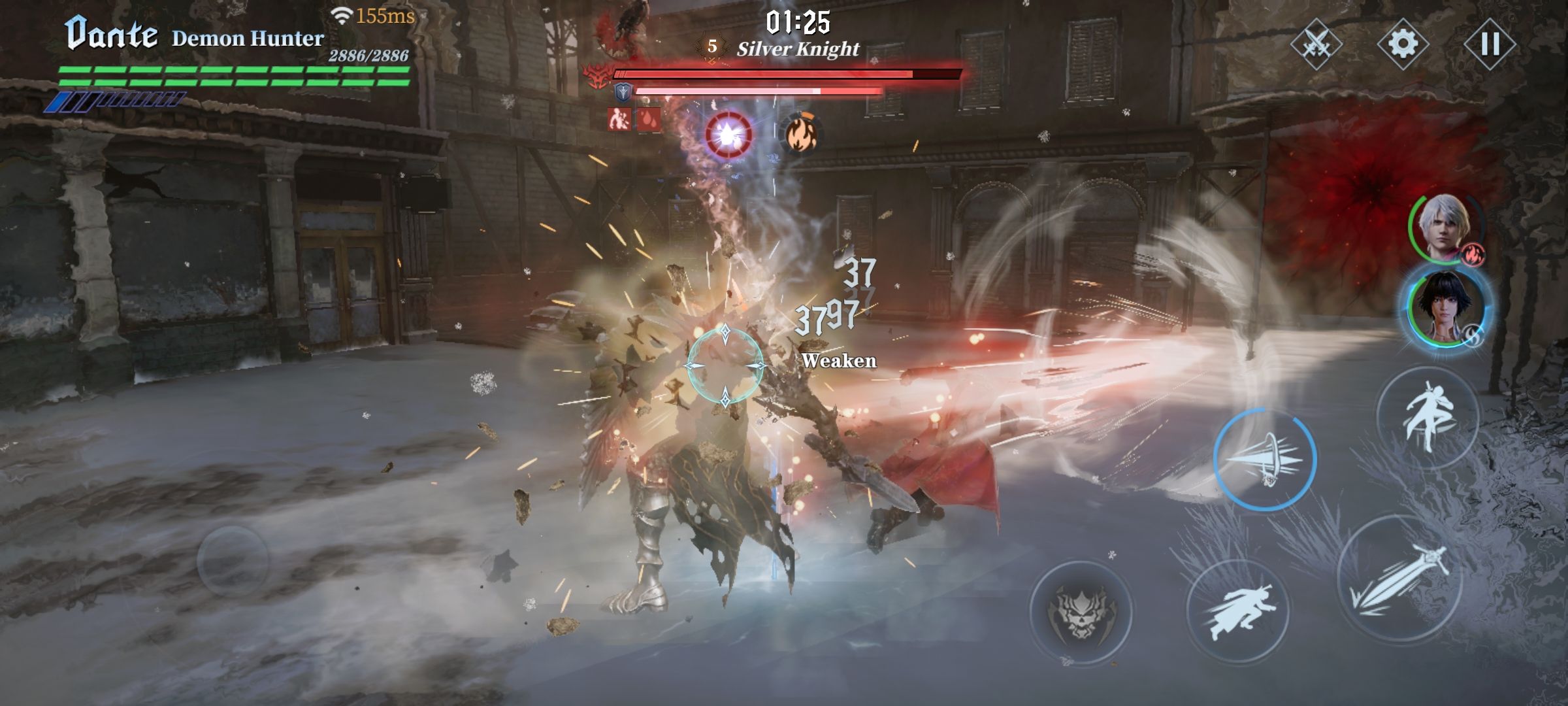The width and height of the screenshot is (1568, 706).
Task: Open the stage 5 boss badge
Action: tap(711, 45)
